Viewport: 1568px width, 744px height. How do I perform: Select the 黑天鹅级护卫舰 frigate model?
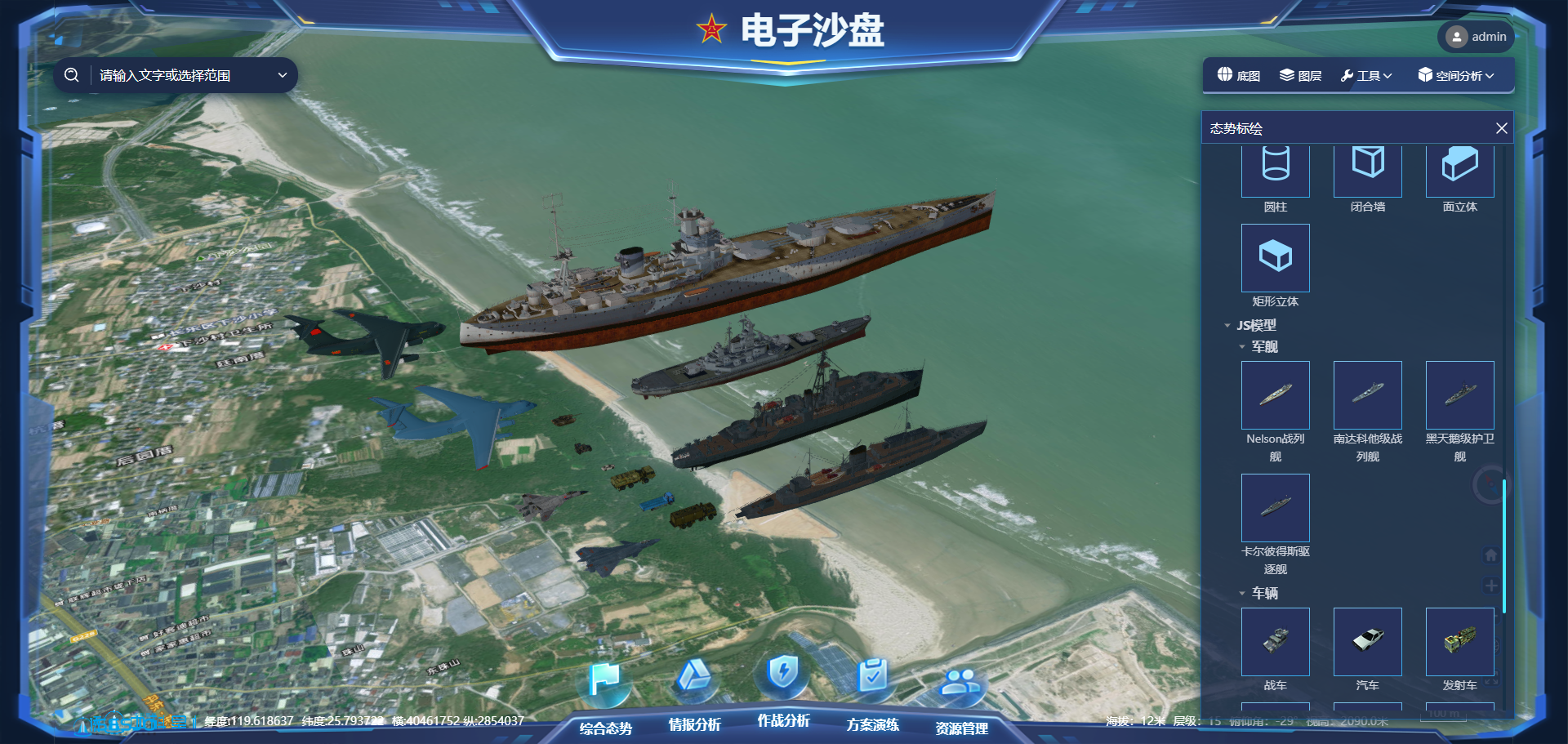1459,395
